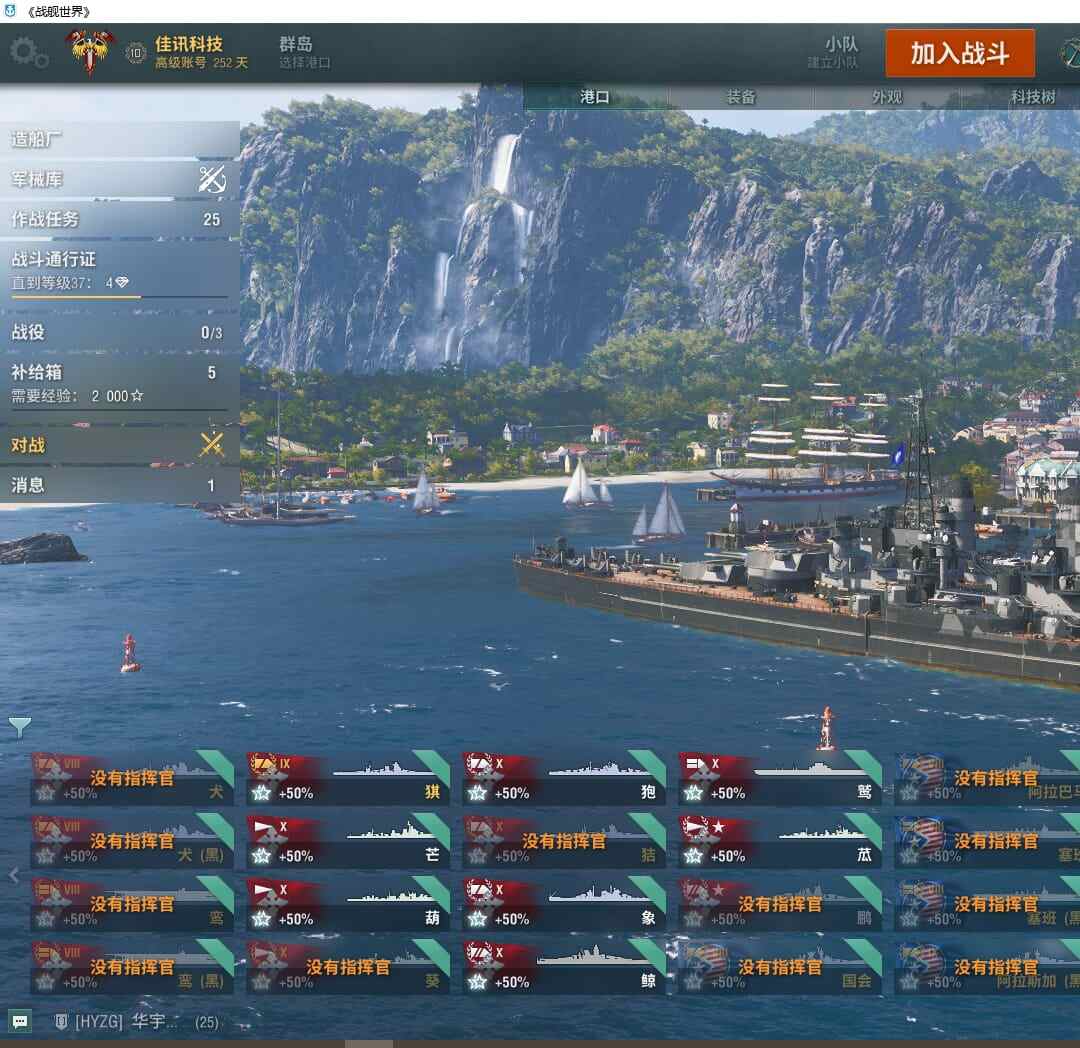Open the 外观 tab
The width and height of the screenshot is (1080, 1048).
887,97
